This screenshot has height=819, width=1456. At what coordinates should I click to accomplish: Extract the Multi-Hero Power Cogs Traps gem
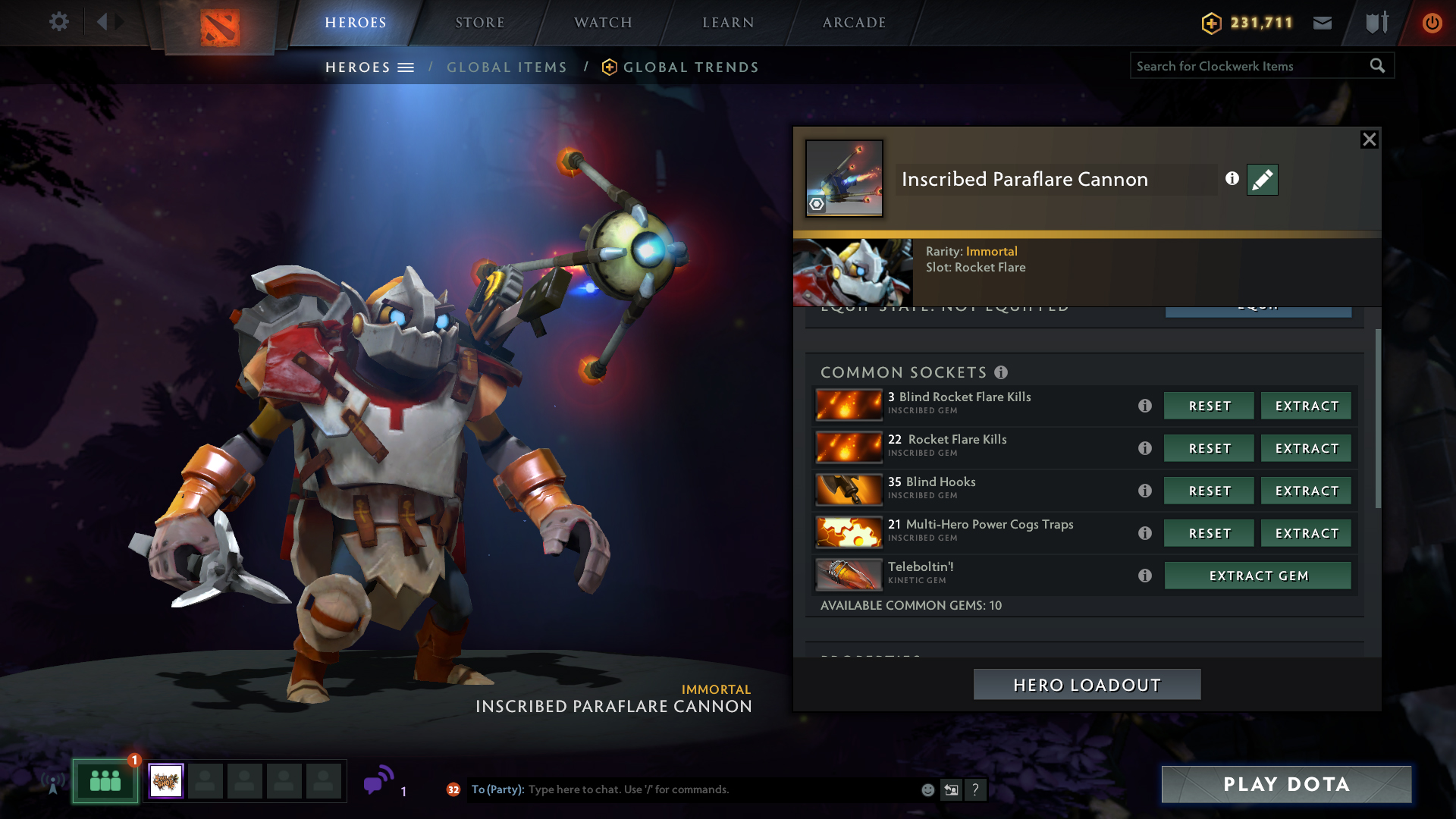pos(1306,534)
